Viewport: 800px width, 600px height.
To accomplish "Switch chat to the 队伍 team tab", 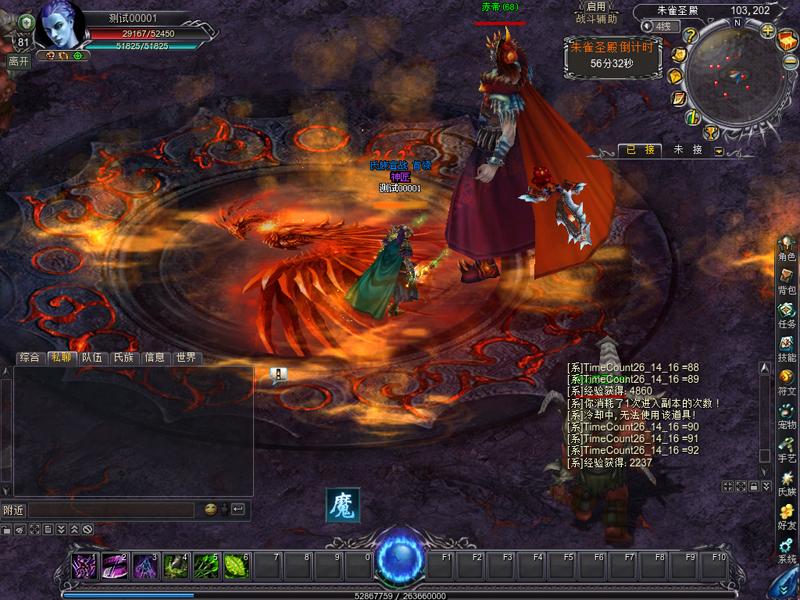I will 92,357.
